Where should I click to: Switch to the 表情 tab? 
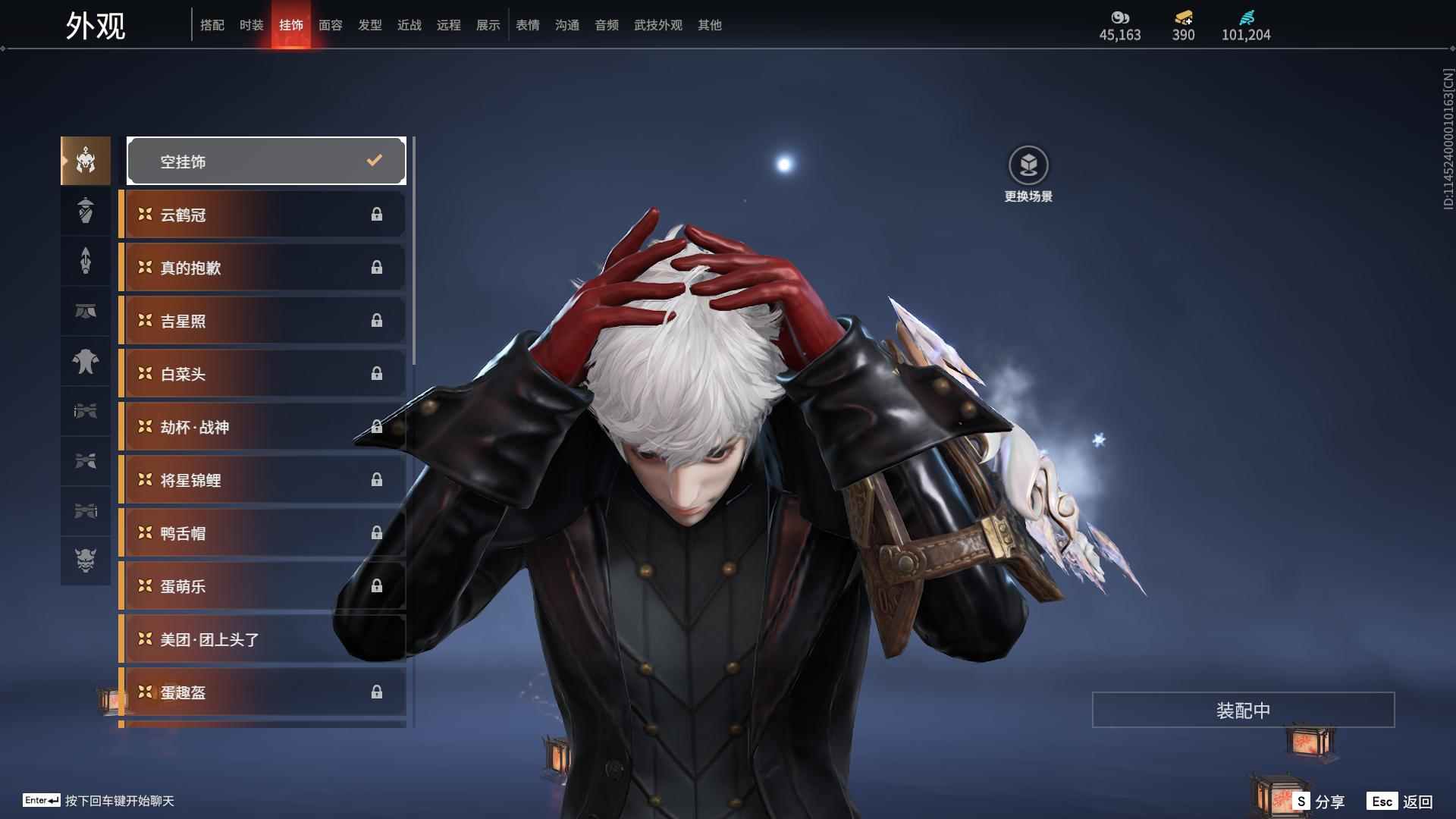pos(527,25)
